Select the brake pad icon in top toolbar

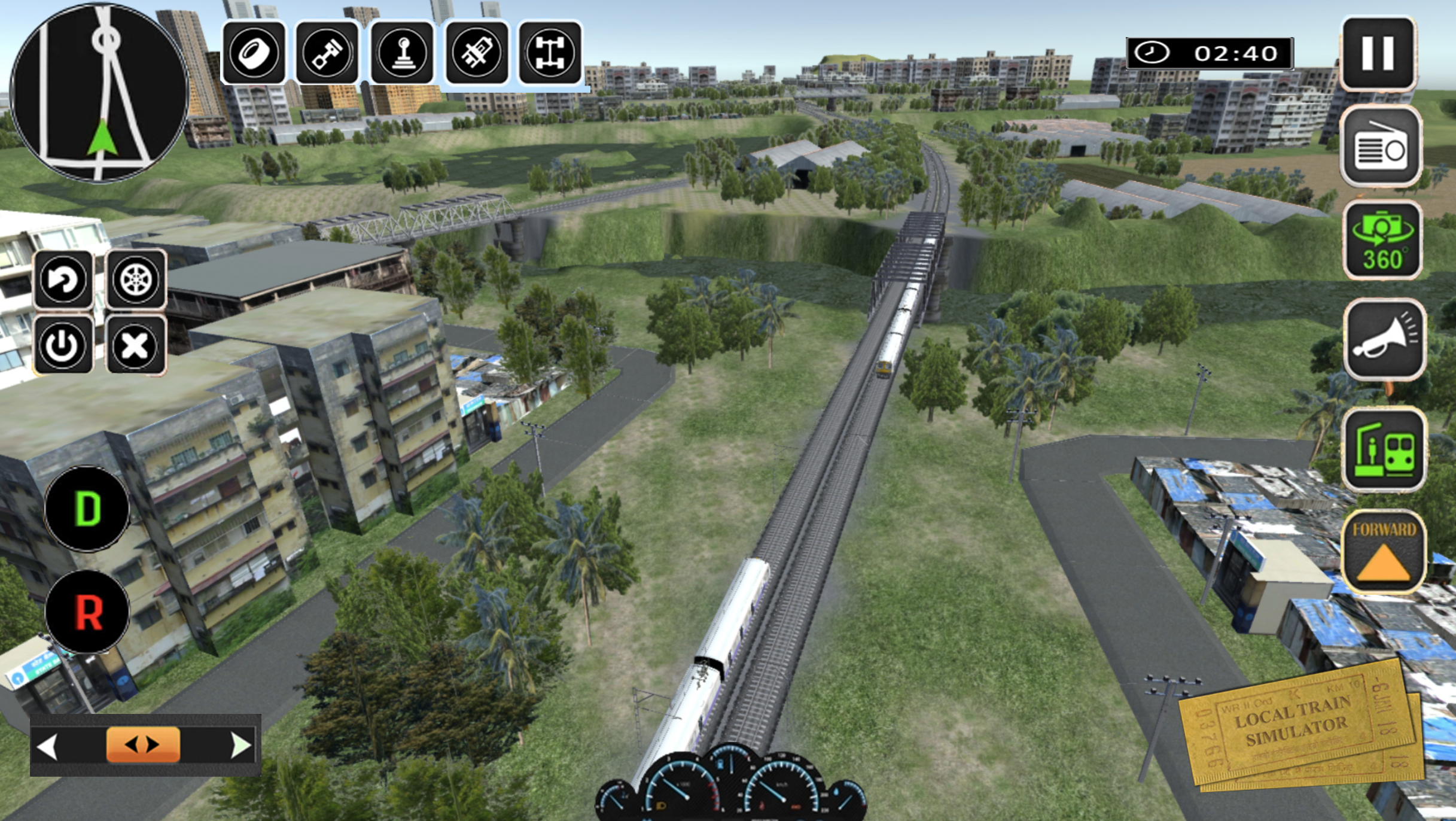[254, 54]
